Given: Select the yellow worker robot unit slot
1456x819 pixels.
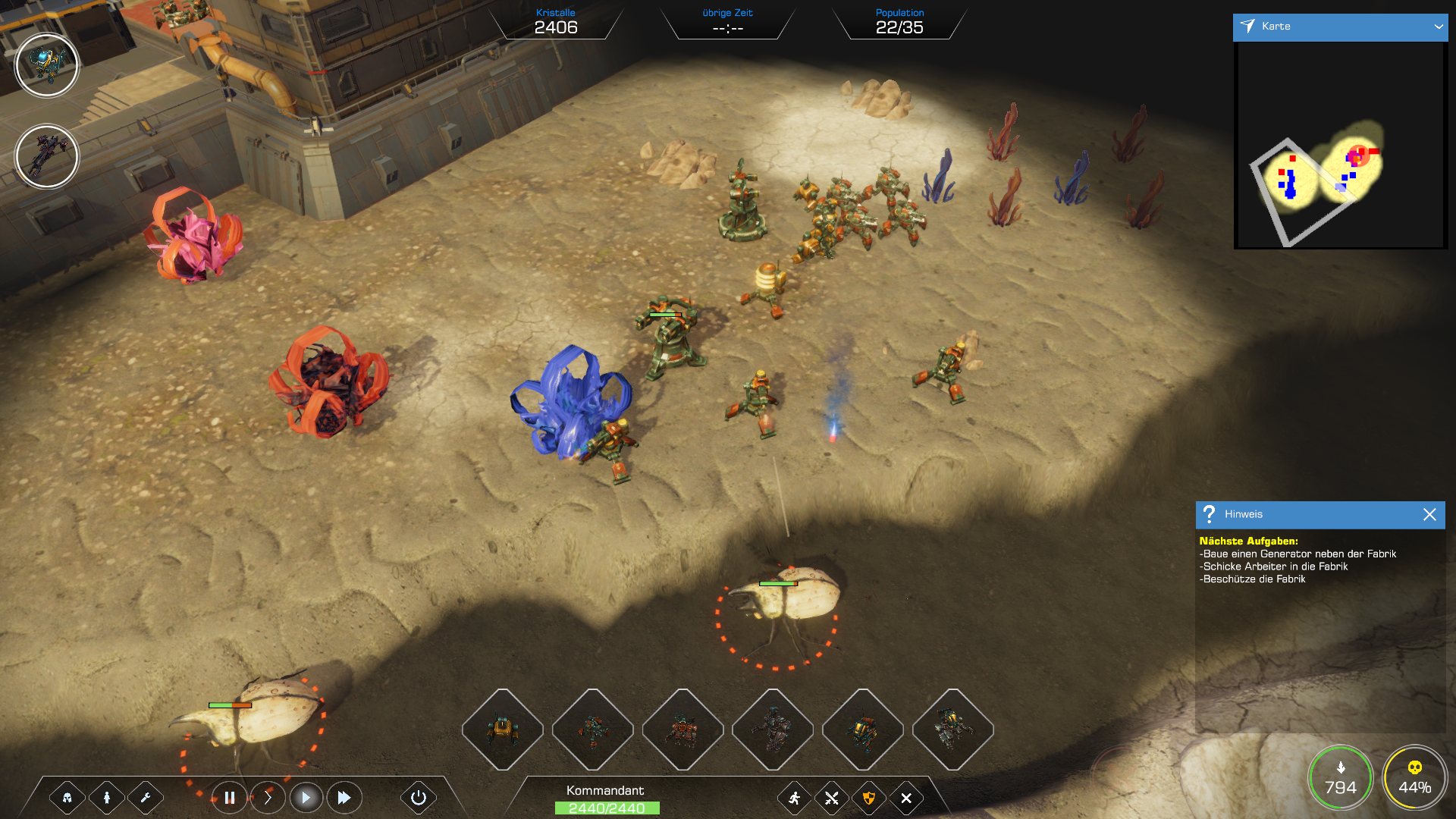Looking at the screenshot, I should tap(502, 730).
